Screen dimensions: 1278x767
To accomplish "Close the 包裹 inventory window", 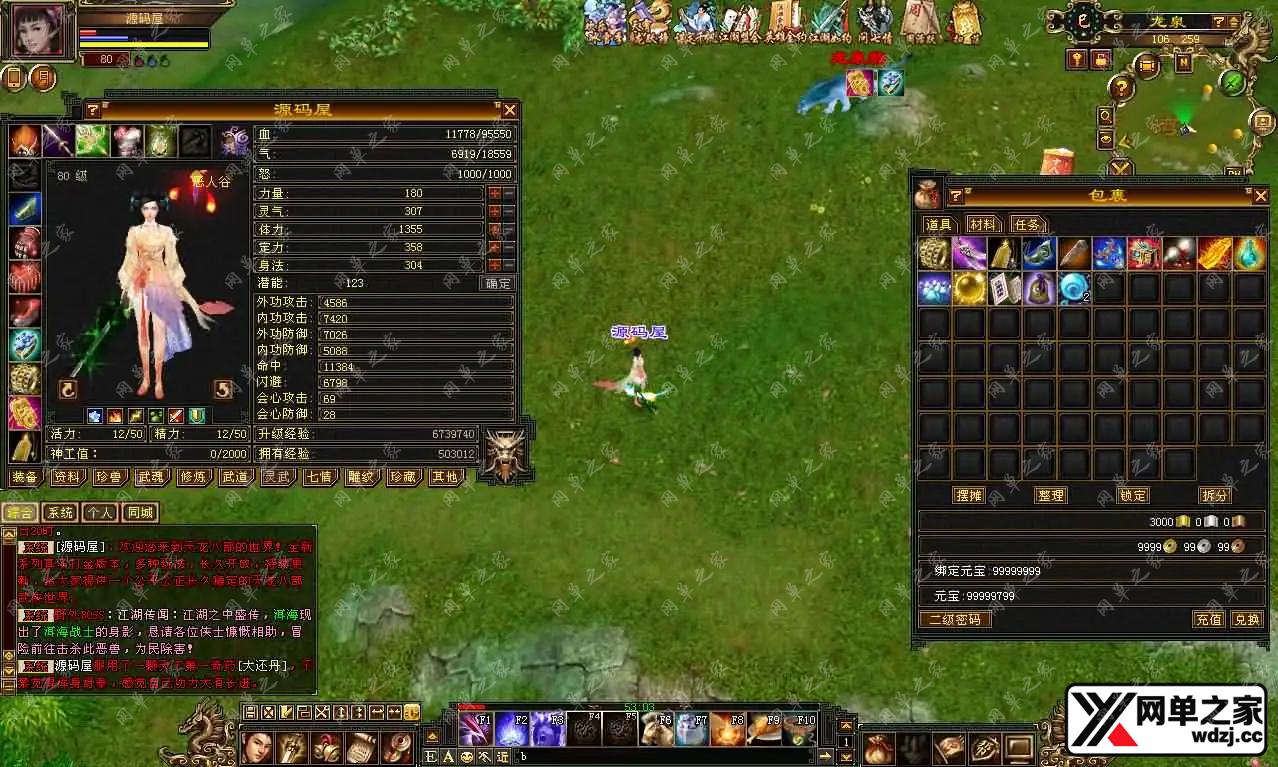I will 1261,195.
